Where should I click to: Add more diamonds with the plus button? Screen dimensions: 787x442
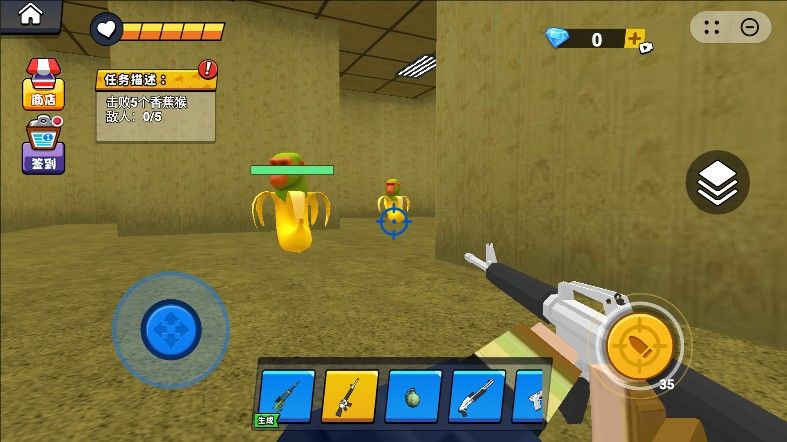pyautogui.click(x=635, y=39)
